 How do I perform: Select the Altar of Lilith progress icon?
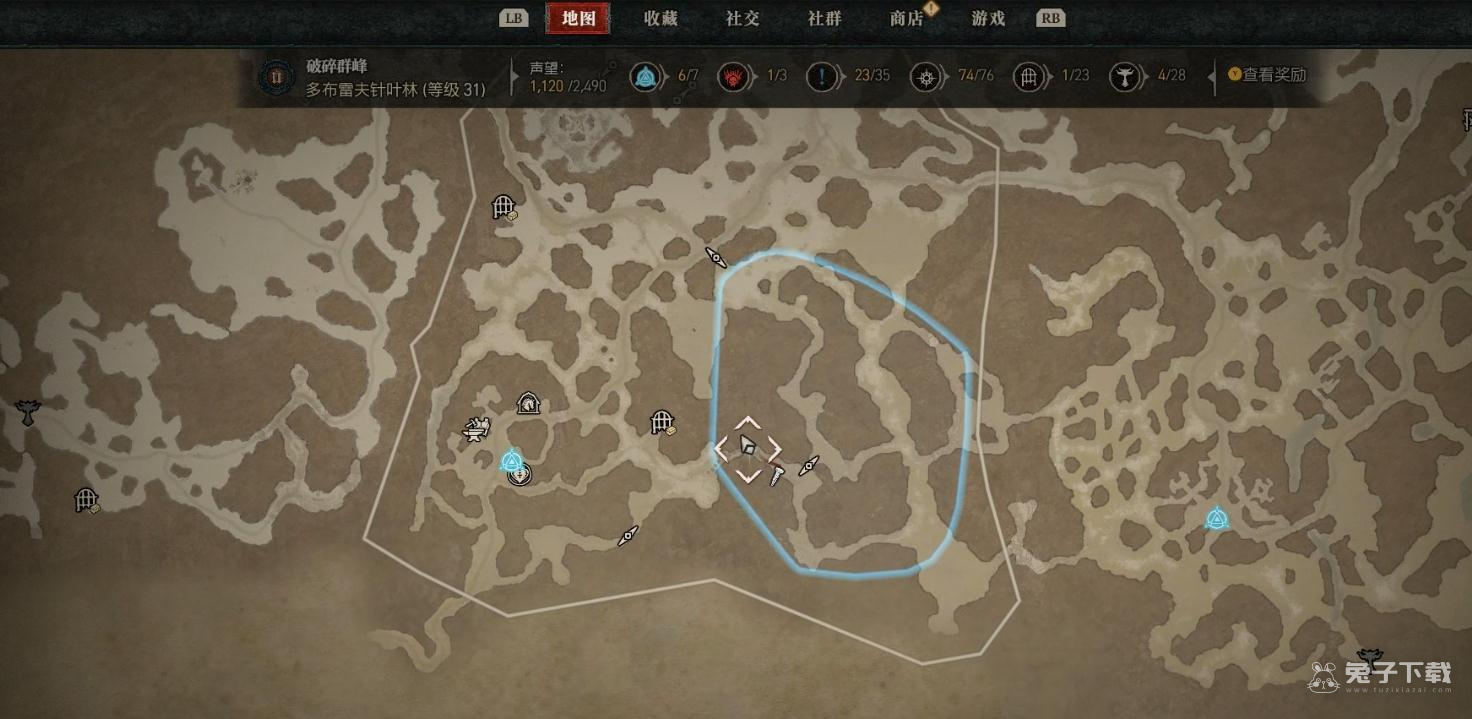tap(1125, 76)
